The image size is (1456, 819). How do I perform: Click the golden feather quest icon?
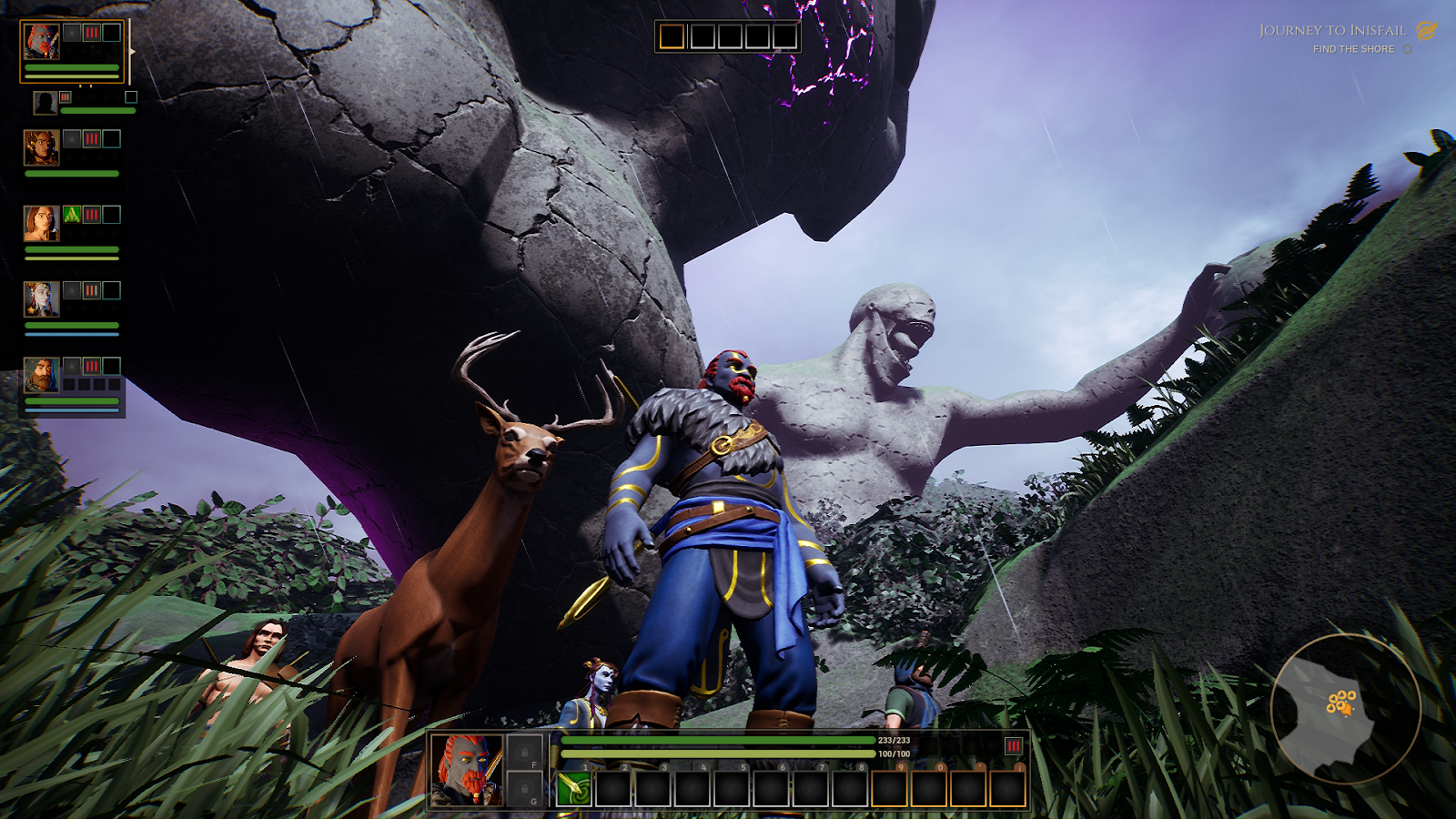1426,31
